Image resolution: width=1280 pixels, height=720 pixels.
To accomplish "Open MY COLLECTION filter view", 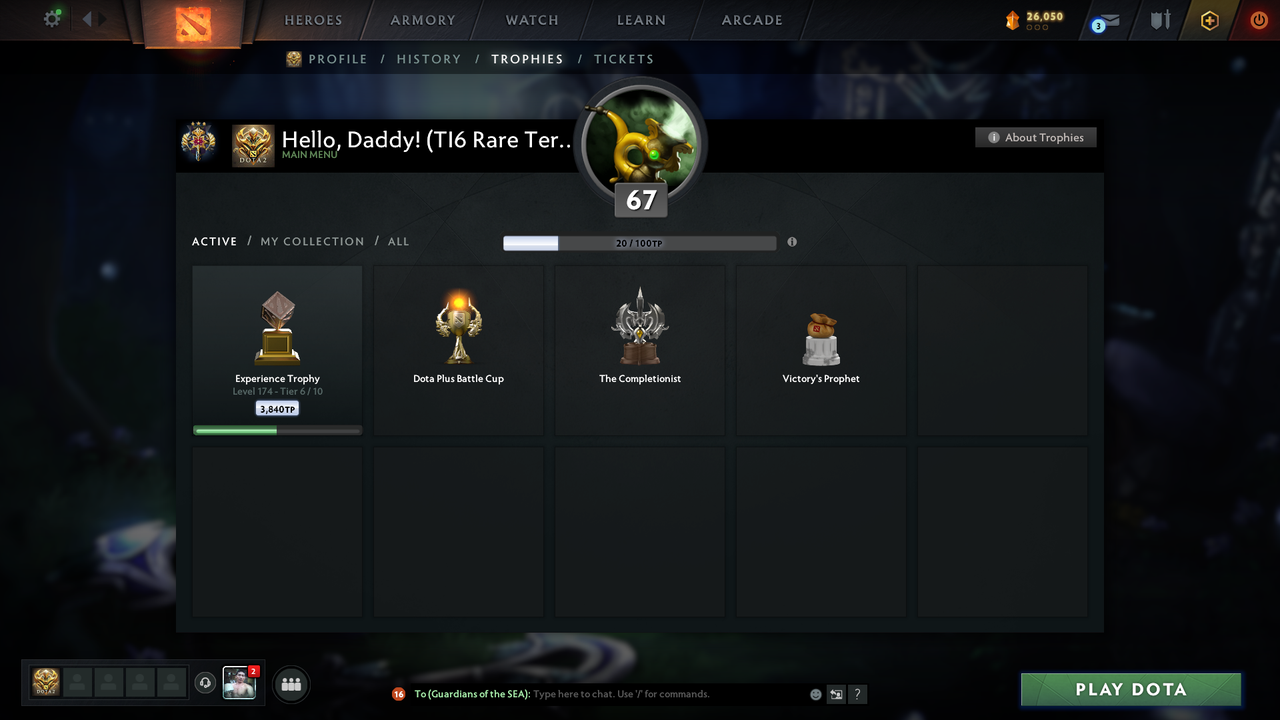I will point(311,241).
